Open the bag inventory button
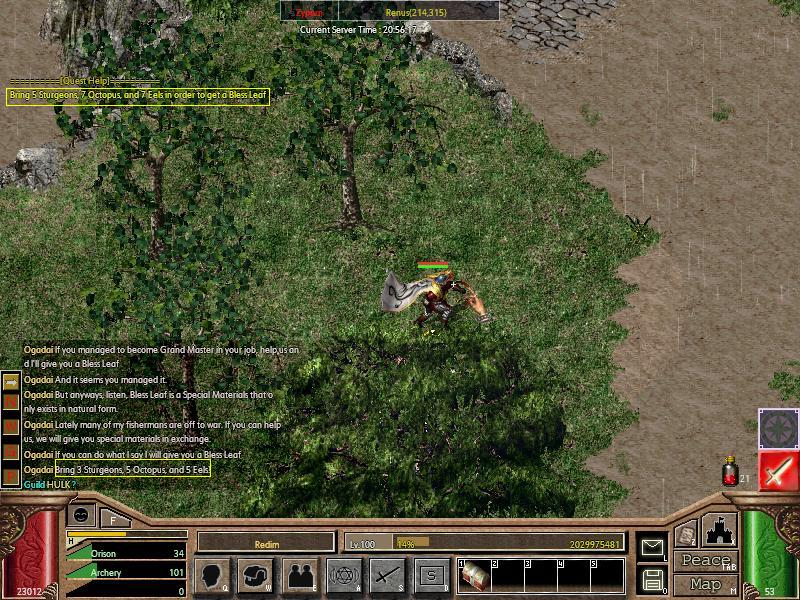800x600 pixels. [255, 575]
